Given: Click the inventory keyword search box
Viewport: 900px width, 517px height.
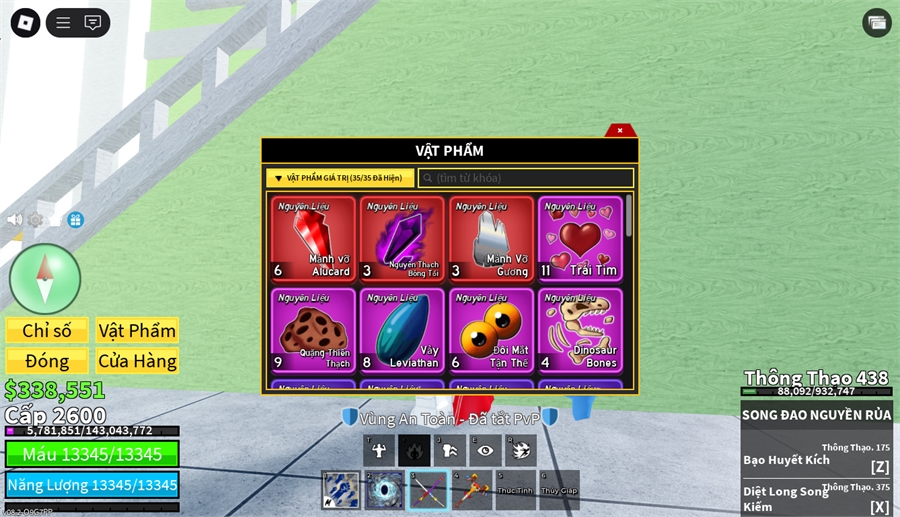Looking at the screenshot, I should [526, 178].
